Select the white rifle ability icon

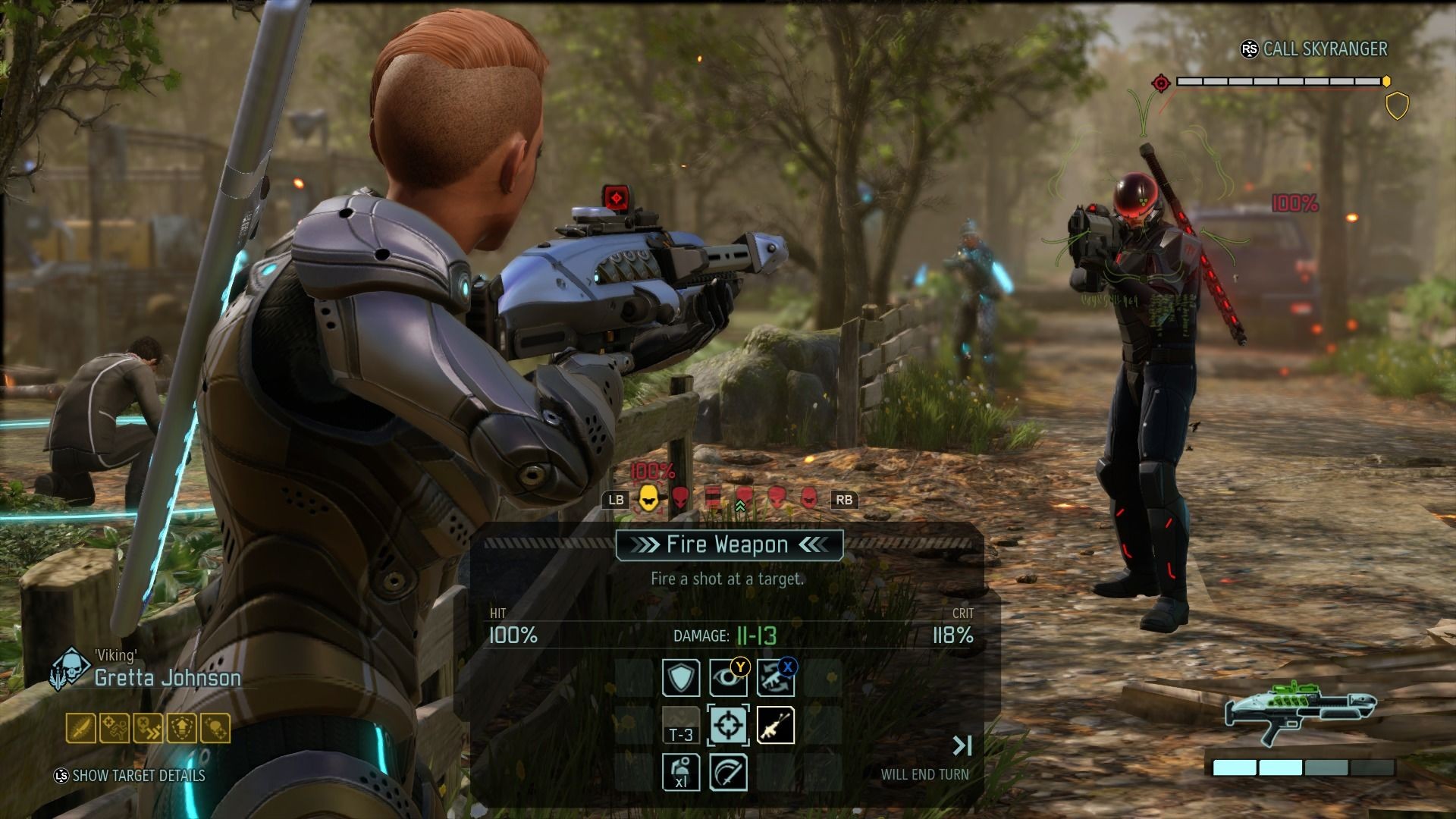click(x=775, y=725)
